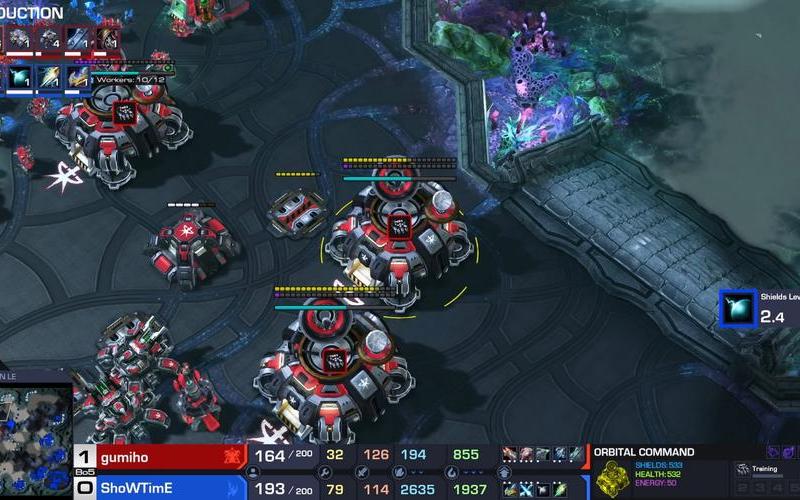Screen dimensions: 800x500
Task: Click the Orbital Command wireframe portrait
Action: [x=610, y=479]
